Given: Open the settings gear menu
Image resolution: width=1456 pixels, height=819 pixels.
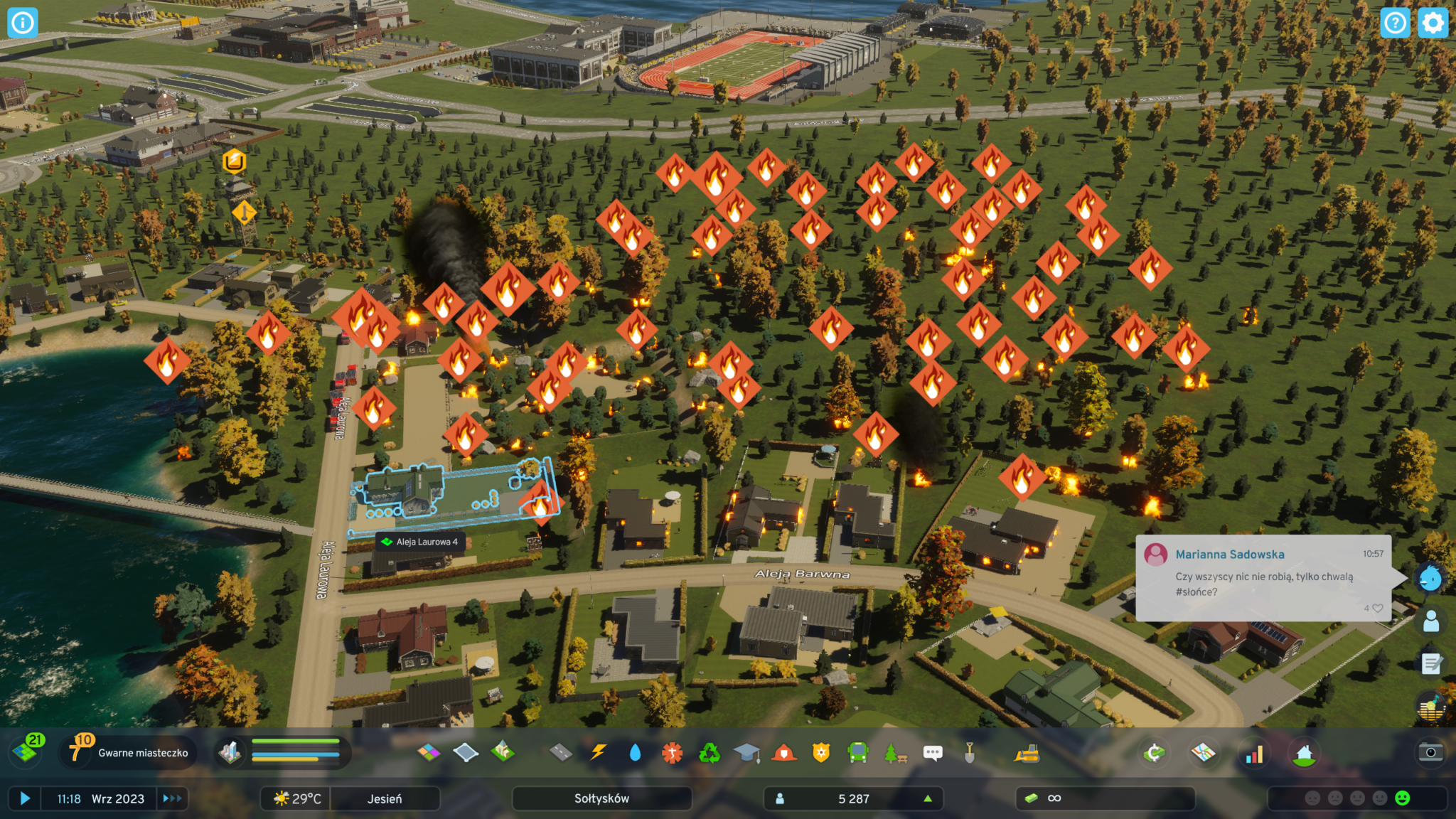Looking at the screenshot, I should point(1433,23).
